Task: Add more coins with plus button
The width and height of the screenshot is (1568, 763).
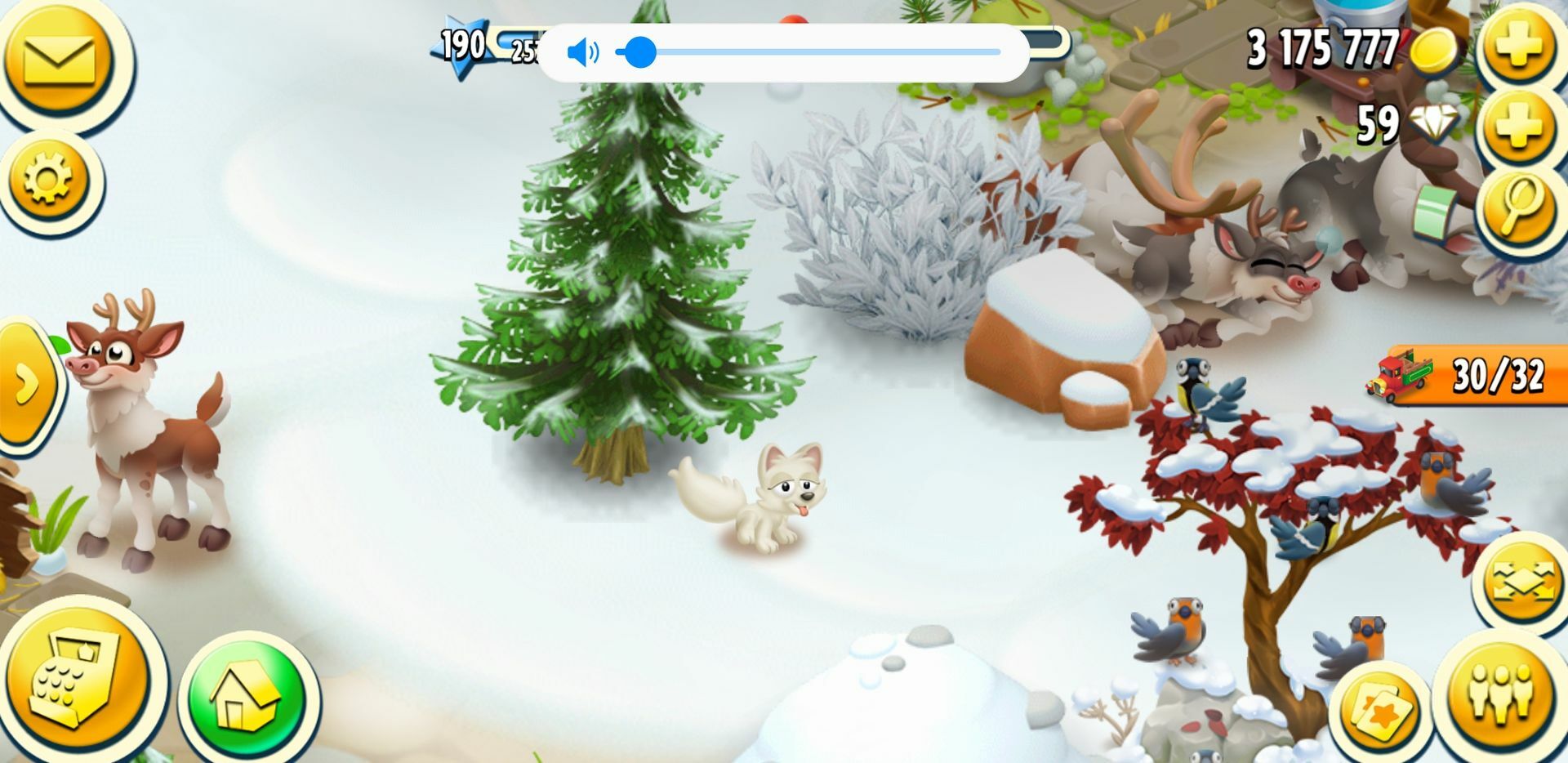Action: coord(1518,44)
